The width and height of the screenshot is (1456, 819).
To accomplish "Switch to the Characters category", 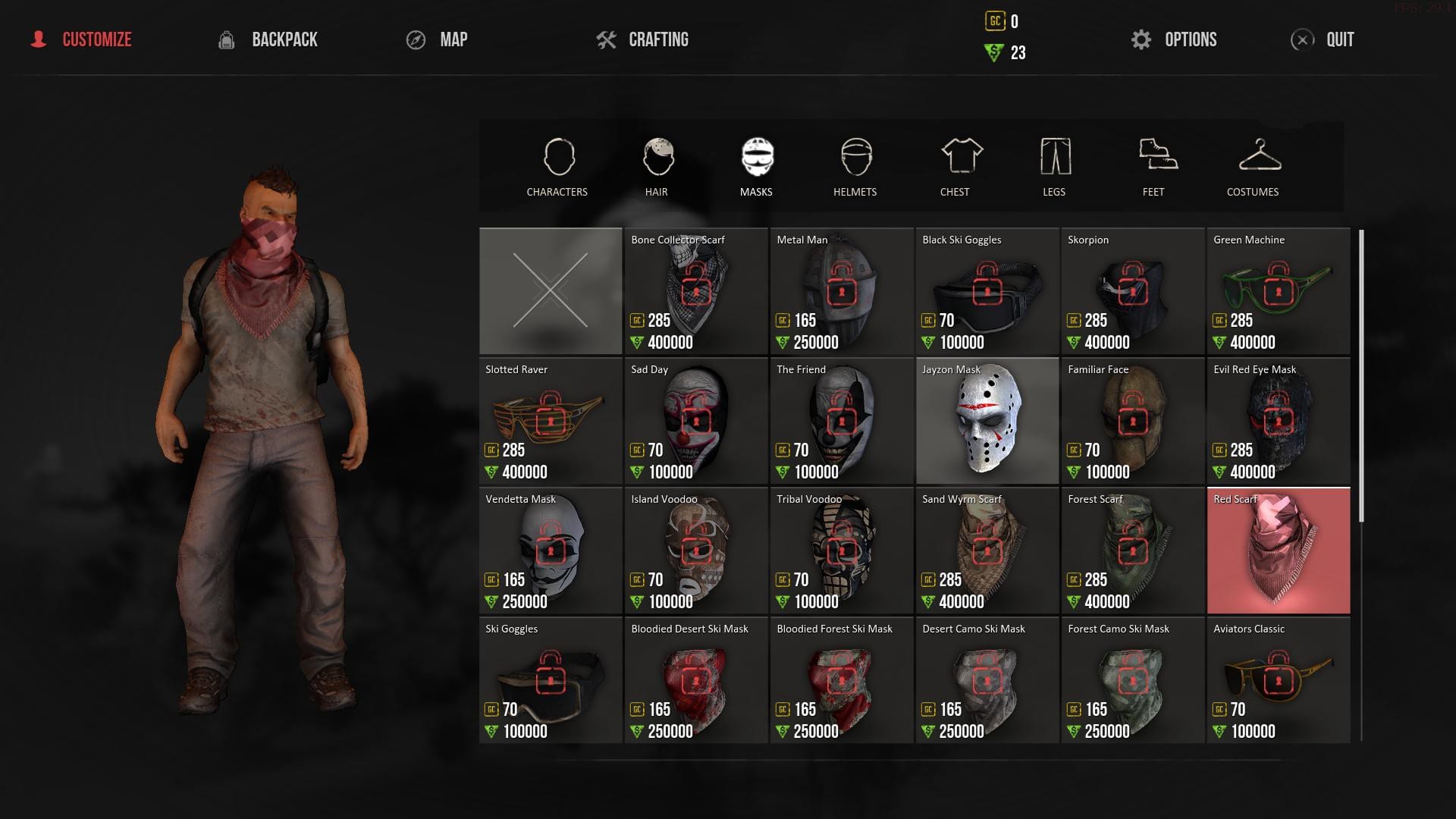I will (x=557, y=168).
